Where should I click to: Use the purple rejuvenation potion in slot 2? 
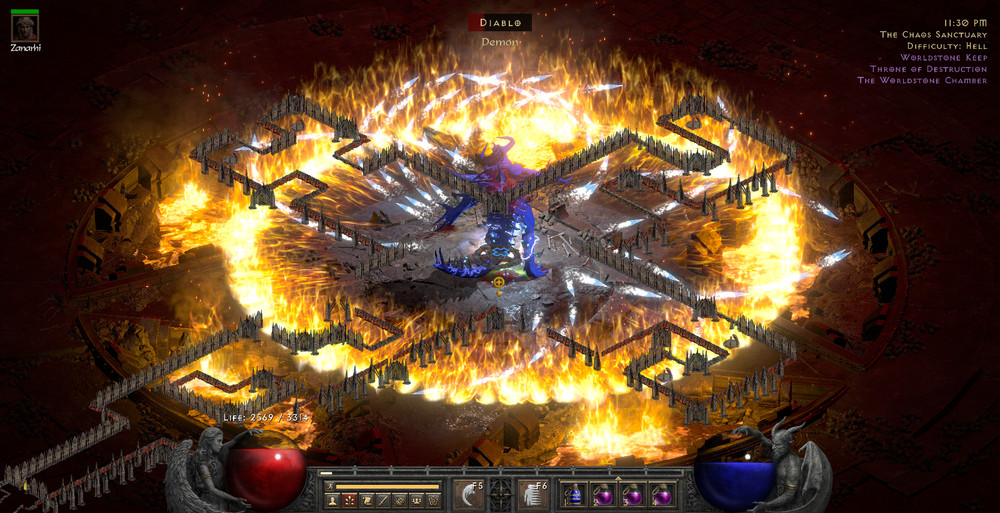[x=603, y=494]
